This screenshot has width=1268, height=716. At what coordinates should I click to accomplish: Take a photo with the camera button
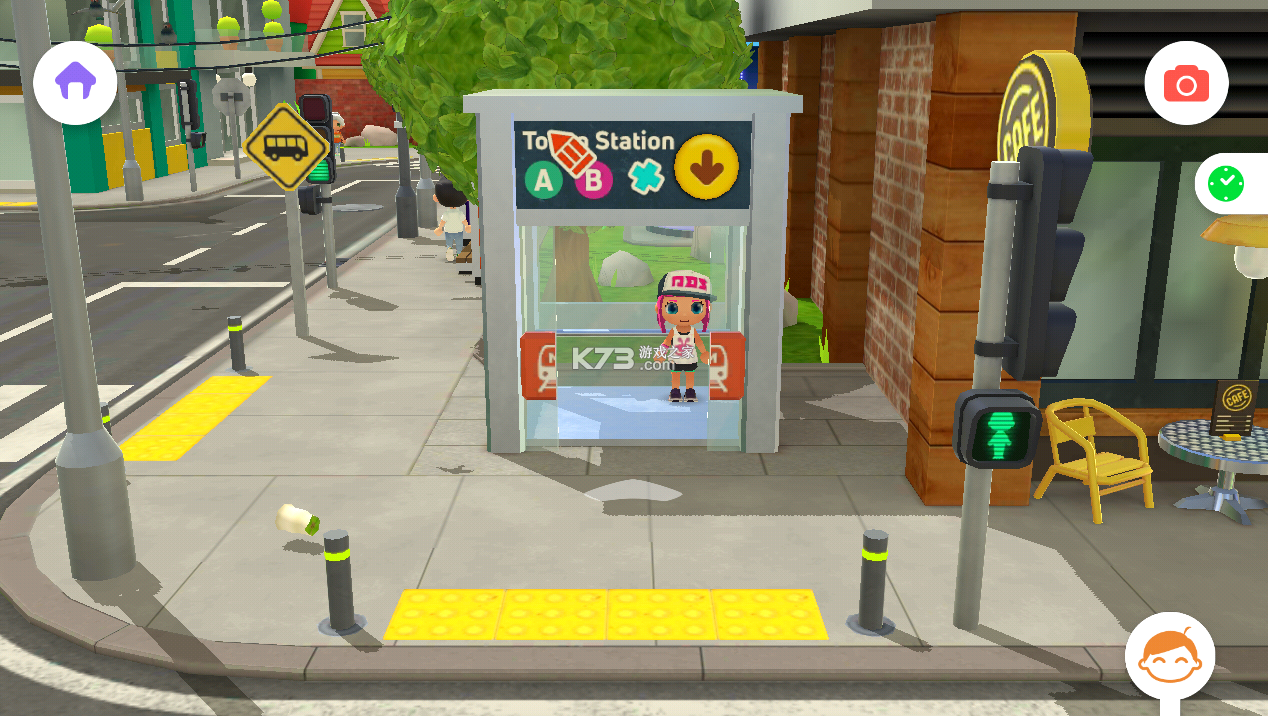coord(1186,84)
